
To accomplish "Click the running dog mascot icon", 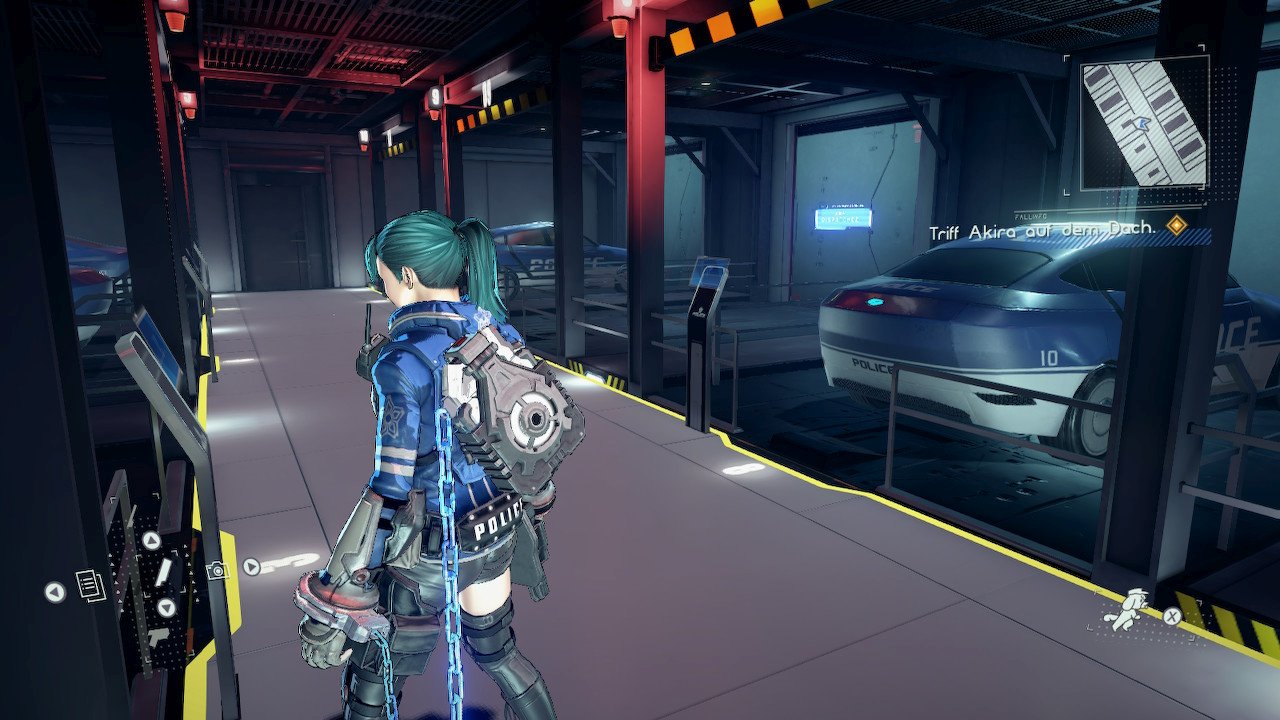I will [1125, 608].
